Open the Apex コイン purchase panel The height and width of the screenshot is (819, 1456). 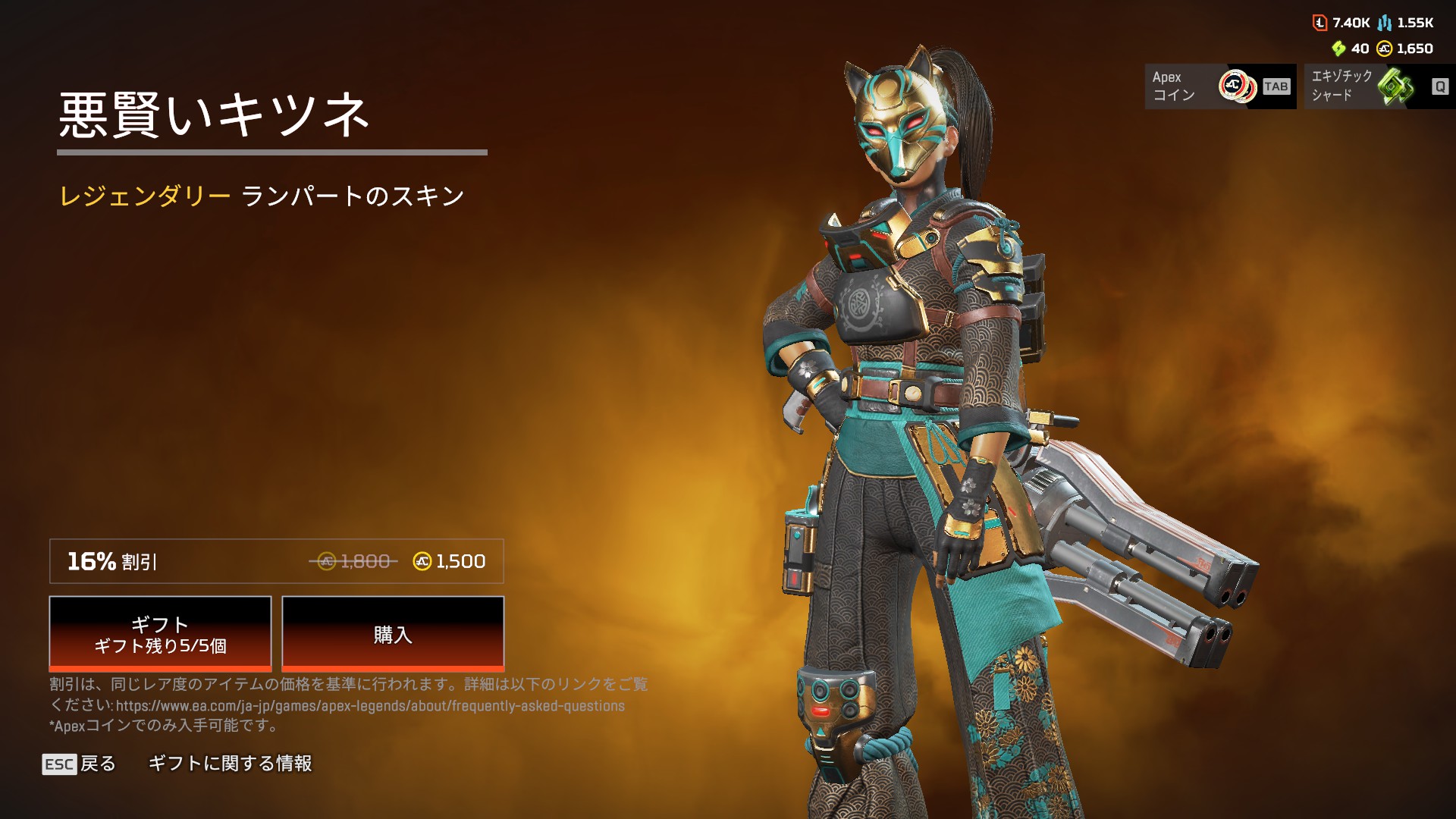tap(1220, 86)
